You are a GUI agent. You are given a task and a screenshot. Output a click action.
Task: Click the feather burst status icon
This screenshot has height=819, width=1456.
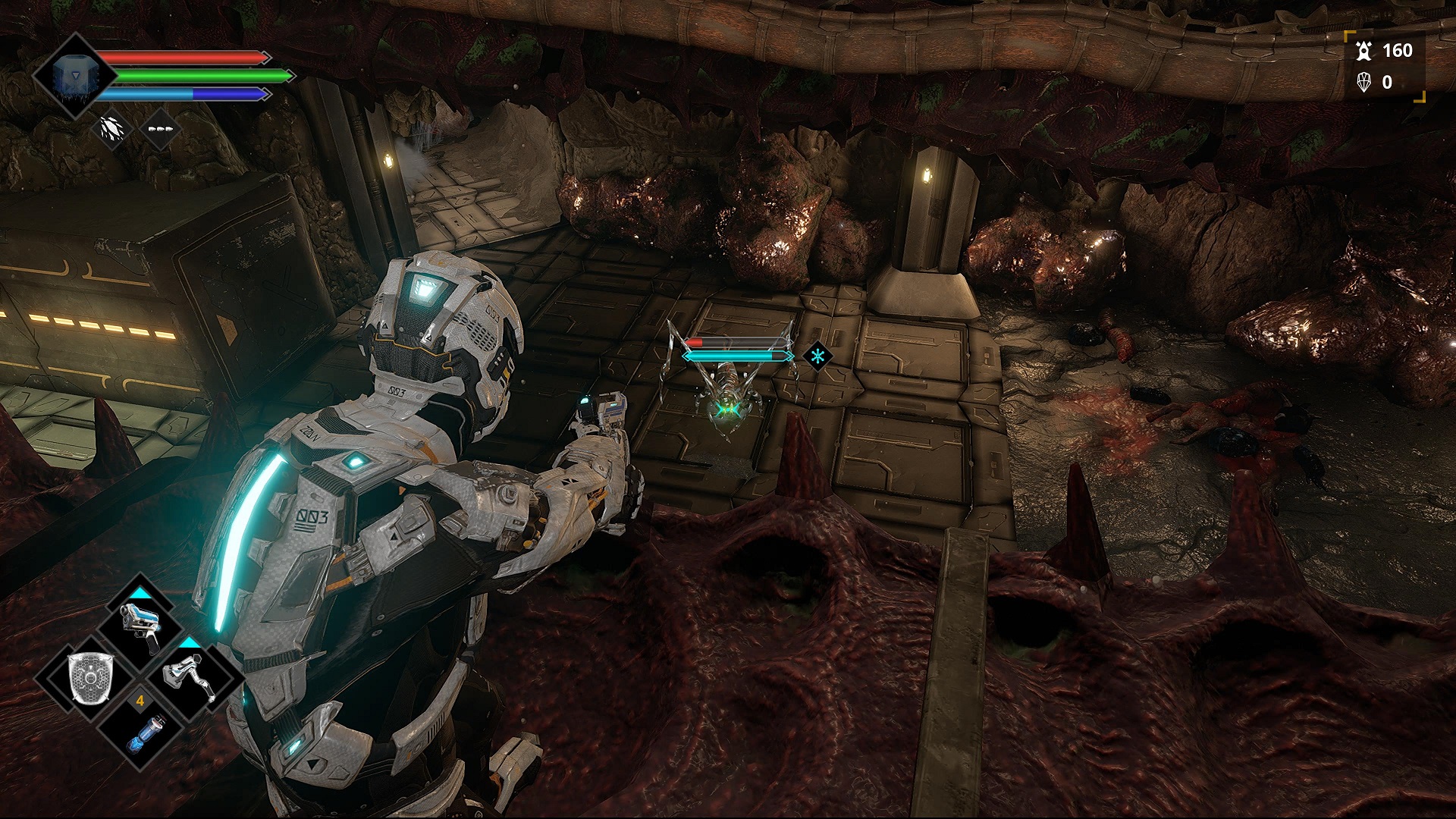tap(111, 129)
